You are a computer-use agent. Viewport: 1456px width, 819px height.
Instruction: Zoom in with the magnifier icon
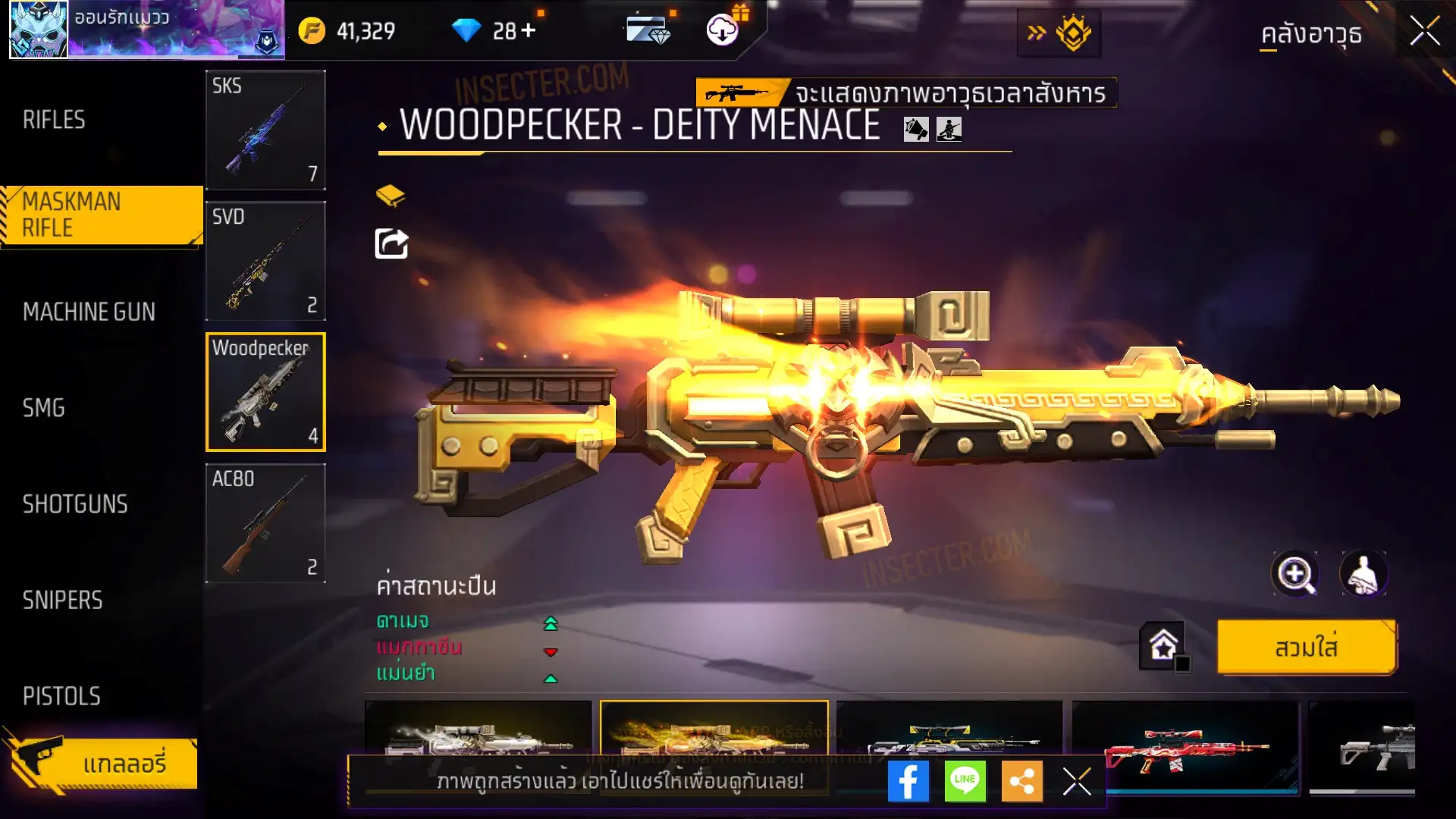[x=1294, y=574]
